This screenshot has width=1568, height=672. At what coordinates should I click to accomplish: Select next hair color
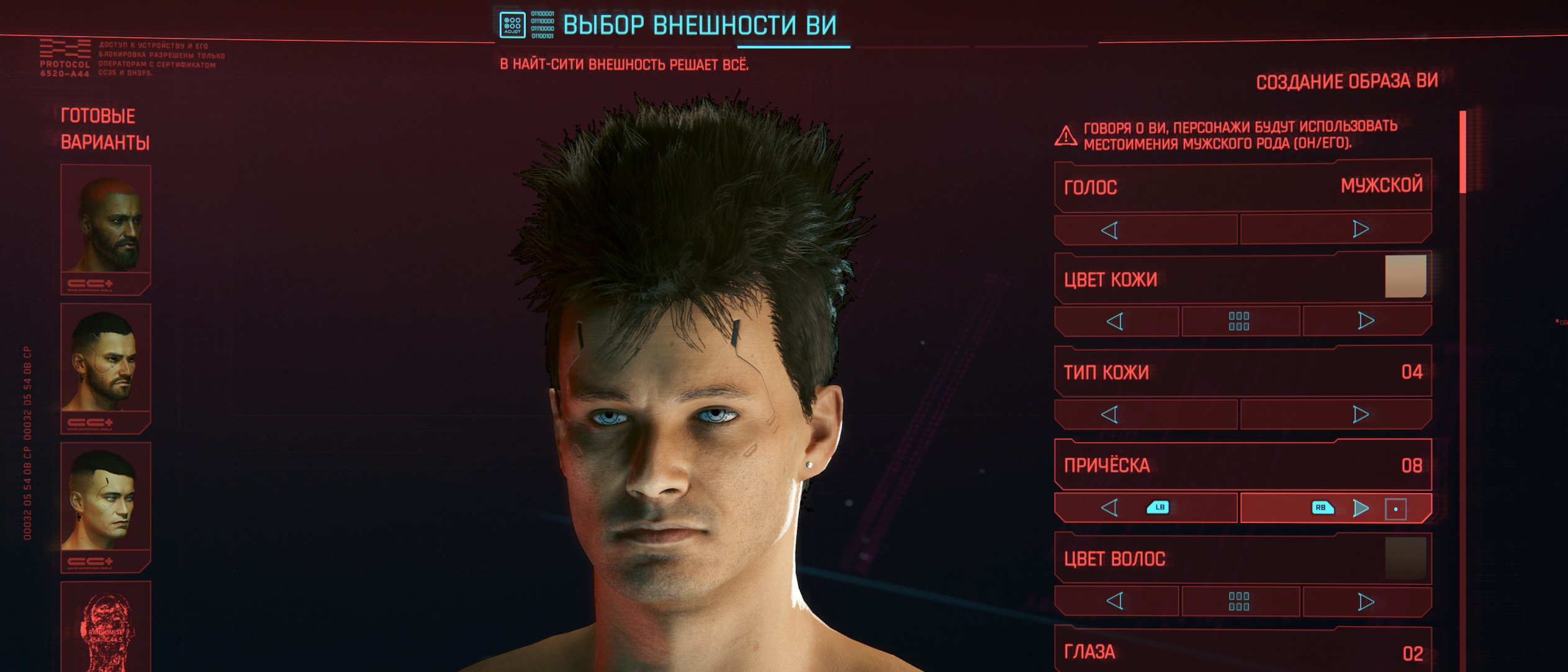(1366, 602)
